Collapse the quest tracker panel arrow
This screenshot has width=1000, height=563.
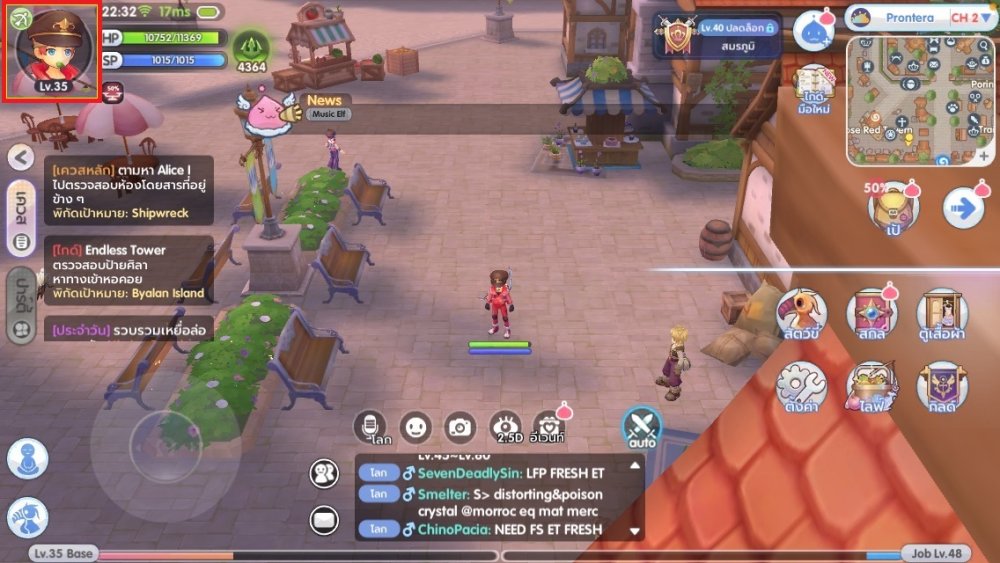pos(20,157)
